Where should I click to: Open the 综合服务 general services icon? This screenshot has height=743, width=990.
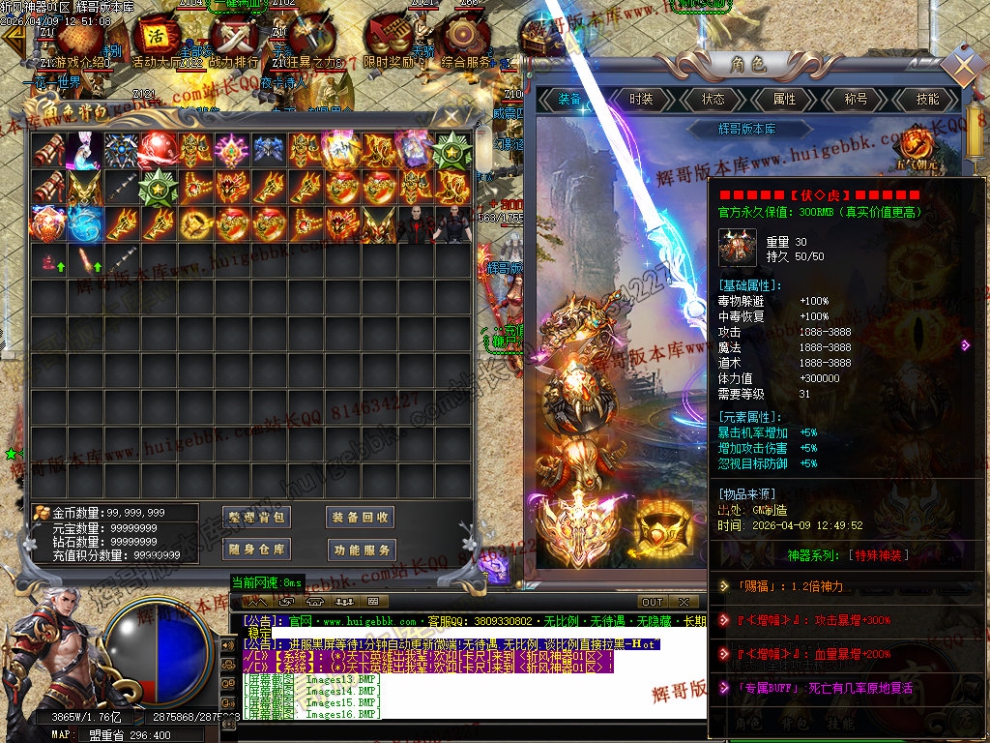coord(462,38)
